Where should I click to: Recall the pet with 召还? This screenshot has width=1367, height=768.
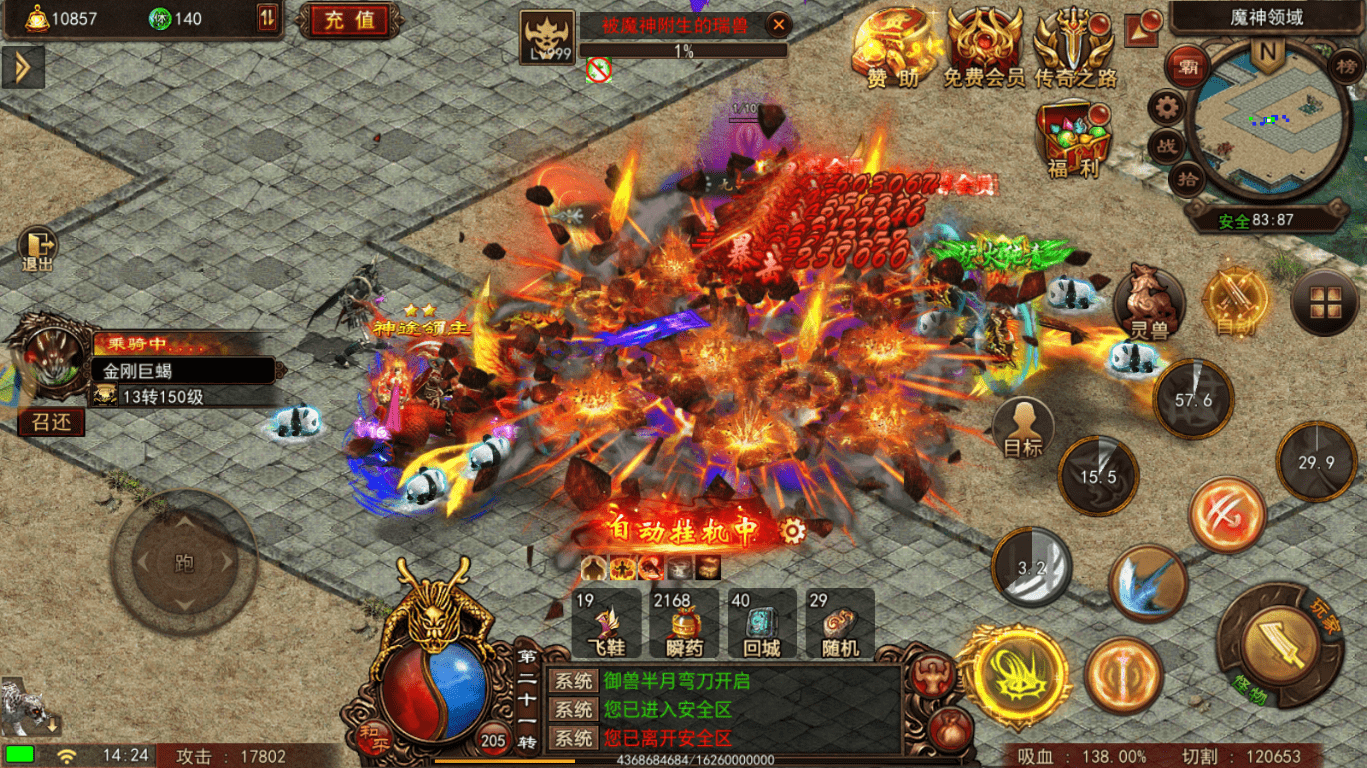pyautogui.click(x=51, y=422)
